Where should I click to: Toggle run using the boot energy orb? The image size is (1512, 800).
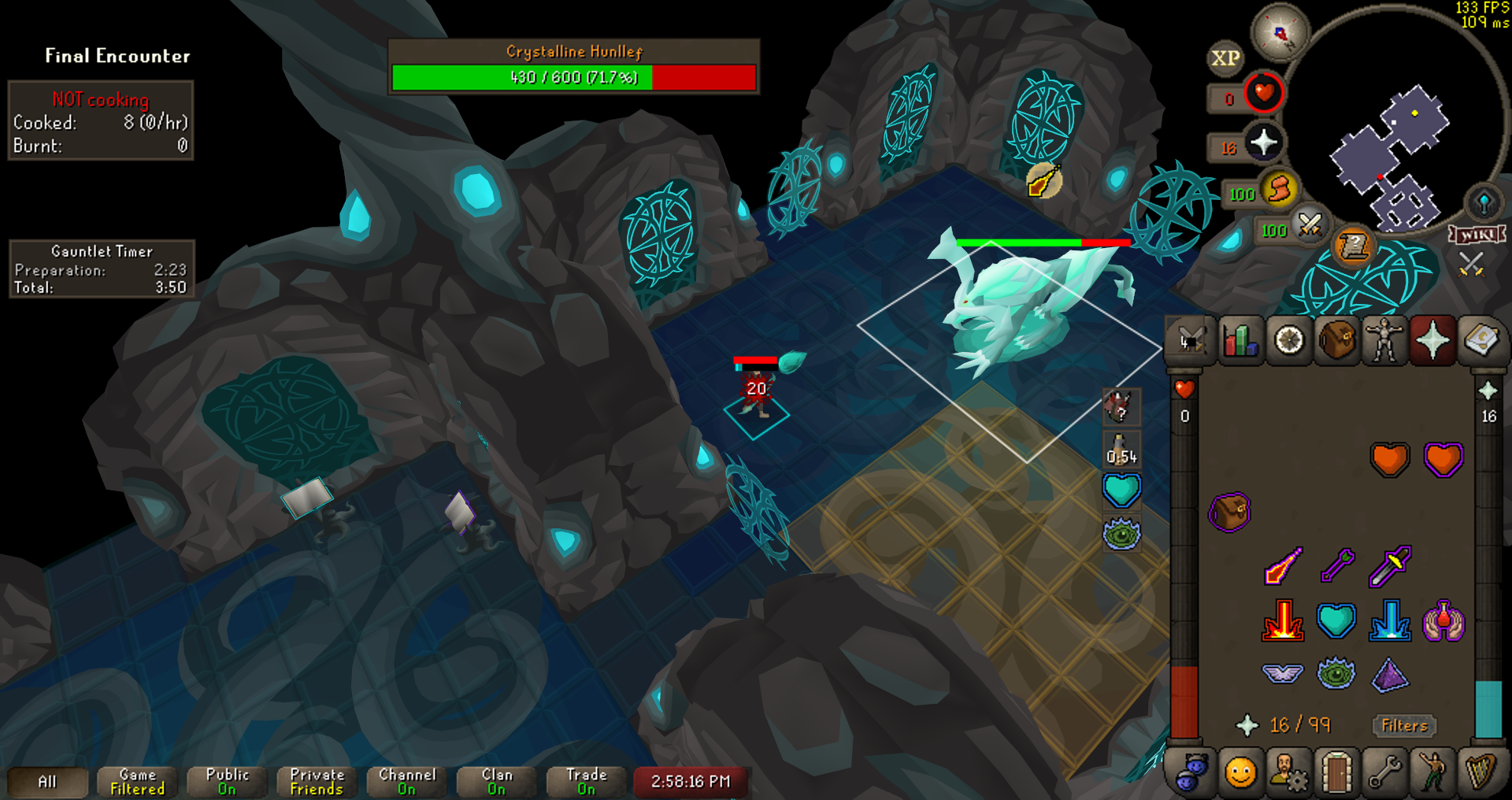[1280, 191]
